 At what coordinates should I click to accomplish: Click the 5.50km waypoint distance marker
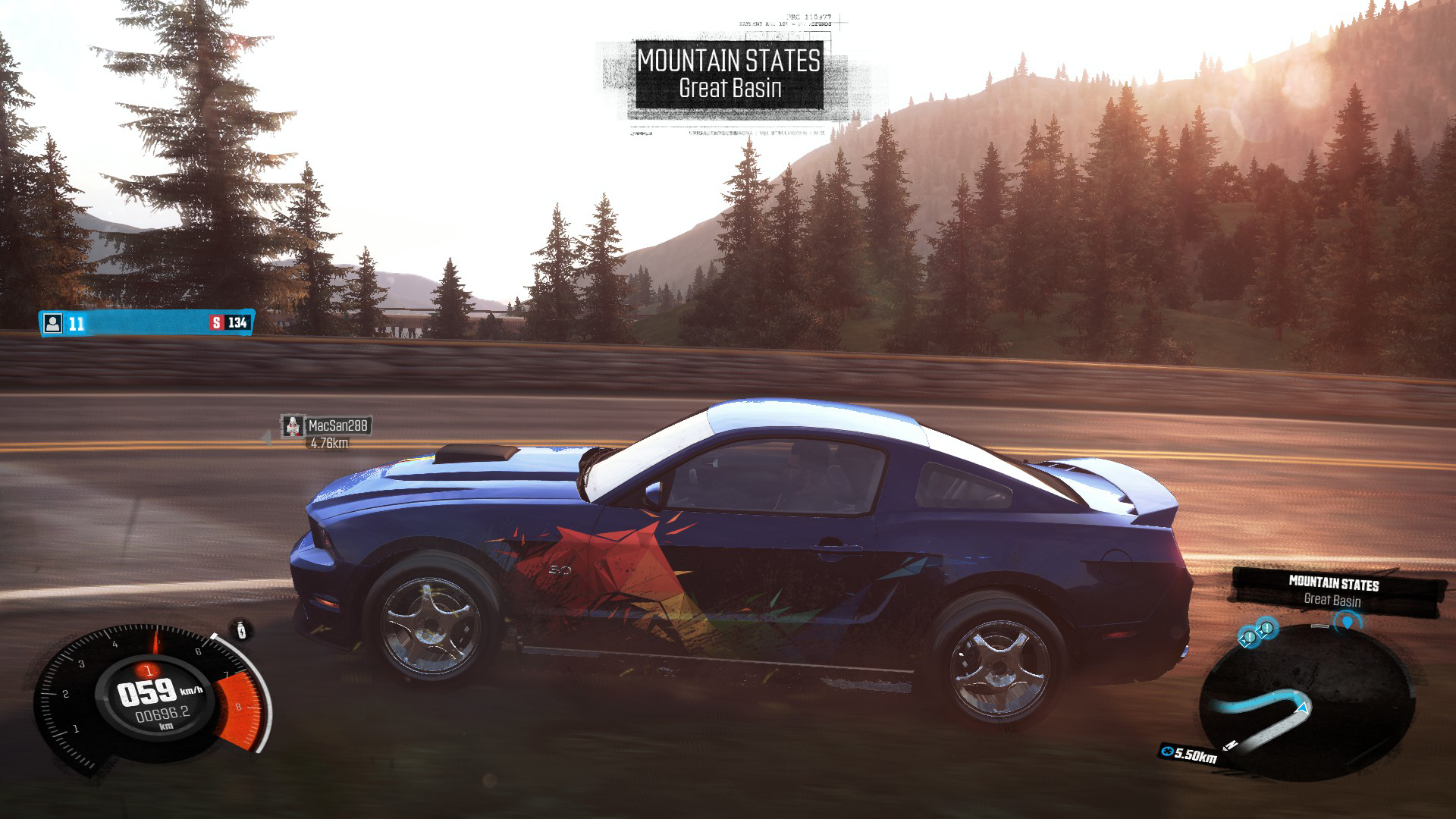pos(1189,754)
